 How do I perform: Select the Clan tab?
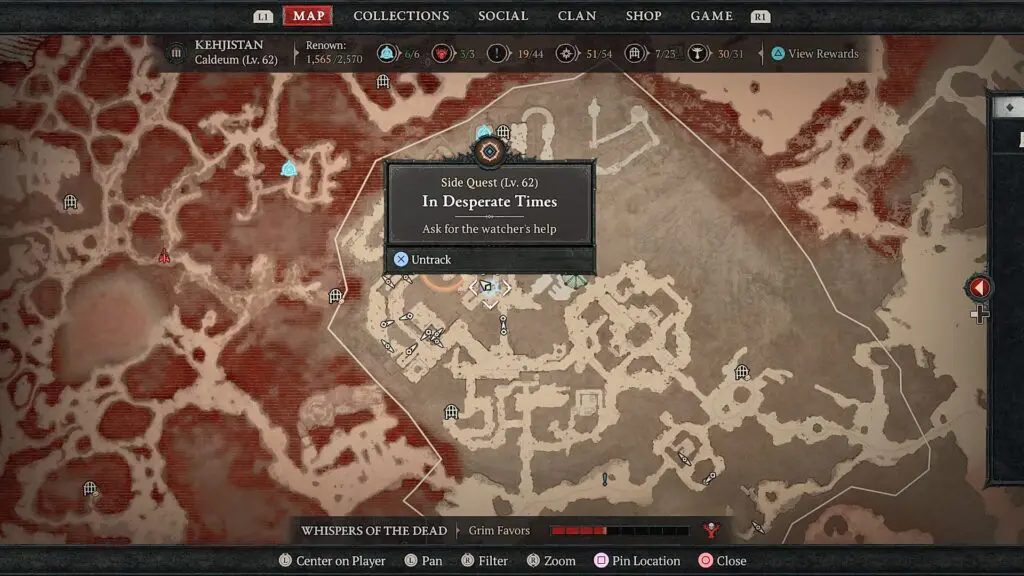point(577,16)
